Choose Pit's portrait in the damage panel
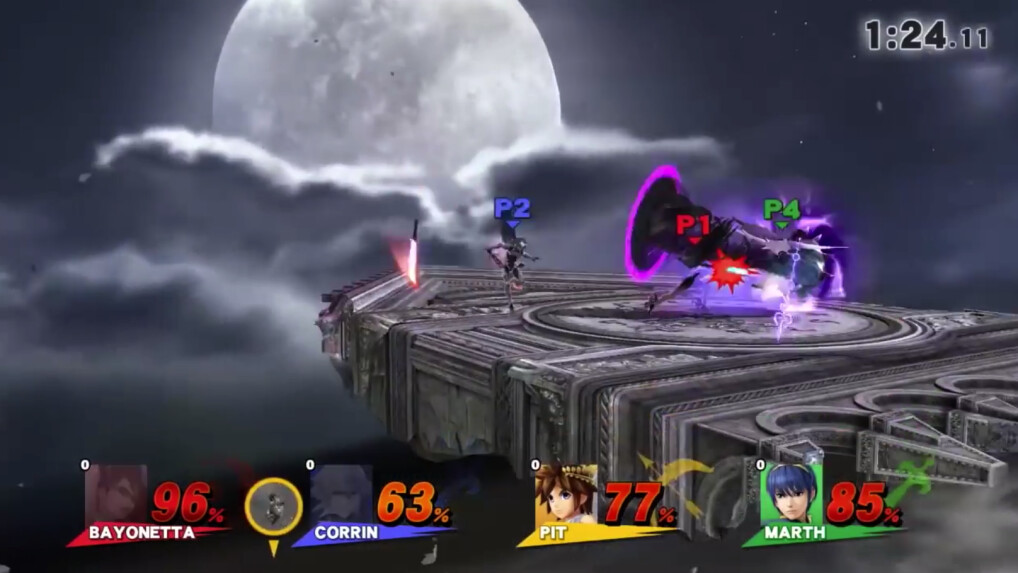Image resolution: width=1018 pixels, height=573 pixels. pyautogui.click(x=566, y=494)
